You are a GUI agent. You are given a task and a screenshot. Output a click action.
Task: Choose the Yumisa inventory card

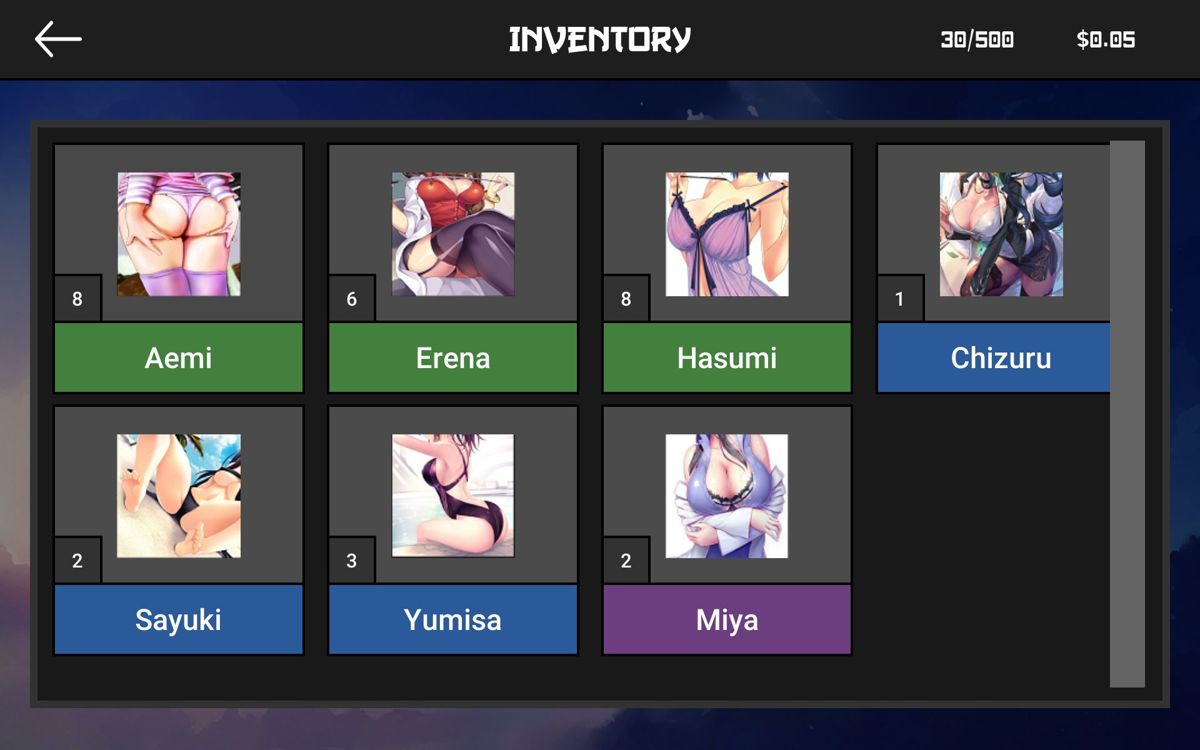tap(453, 530)
